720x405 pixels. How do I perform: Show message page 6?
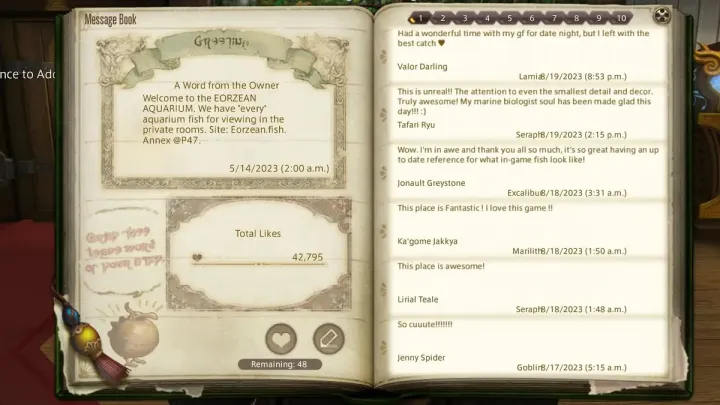click(x=531, y=18)
